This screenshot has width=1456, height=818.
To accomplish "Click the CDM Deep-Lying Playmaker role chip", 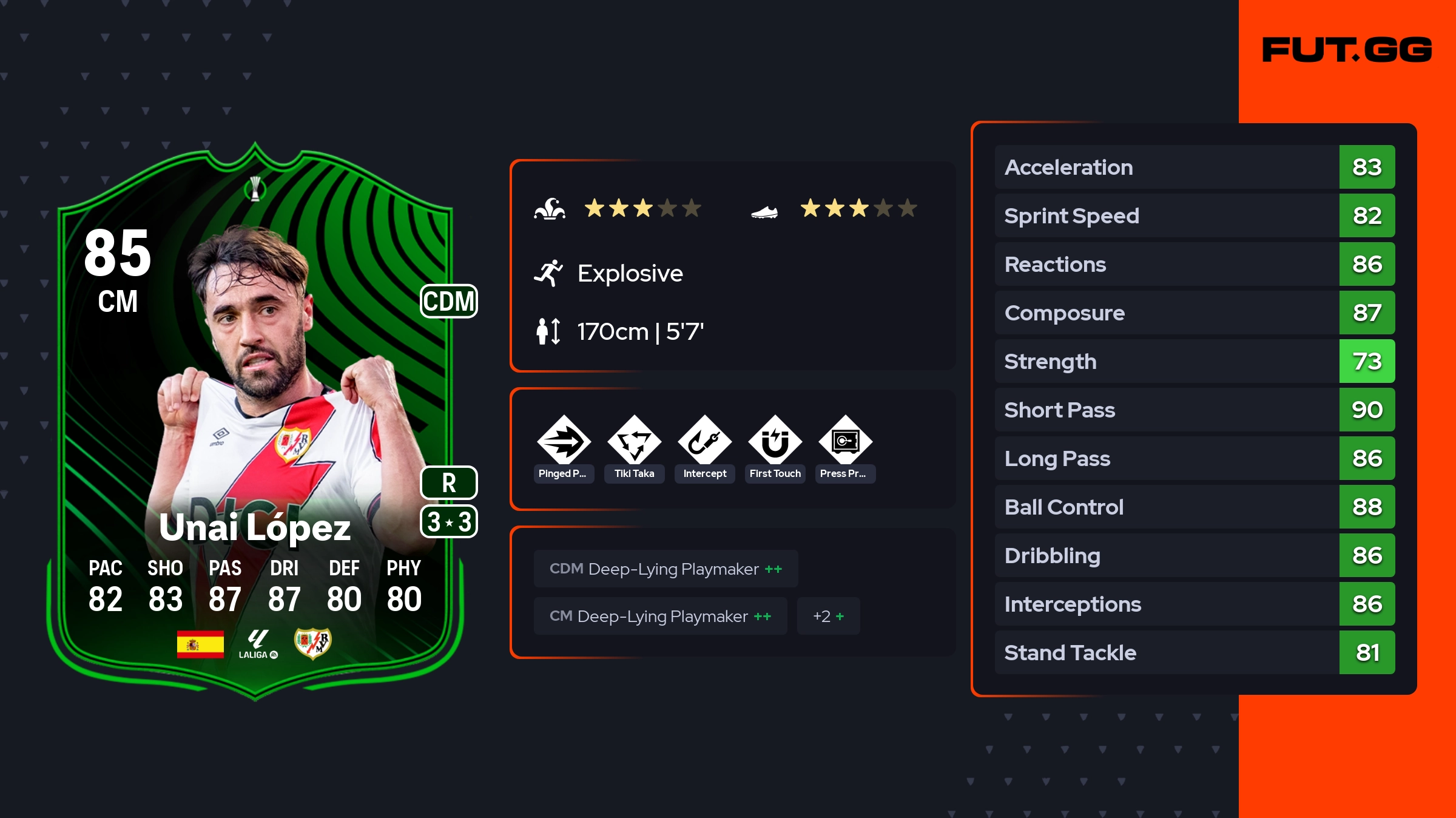I will pyautogui.click(x=666, y=569).
